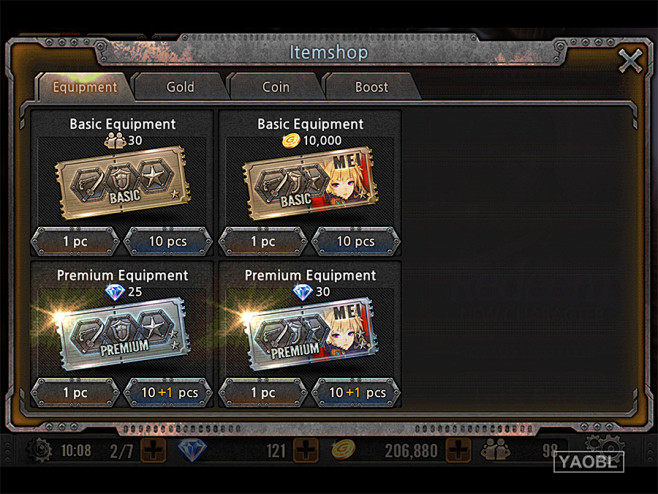Purchase 1 pc of 10,000 gold Basic Equipment
Viewport: 658px width, 494px height.
pyautogui.click(x=263, y=241)
